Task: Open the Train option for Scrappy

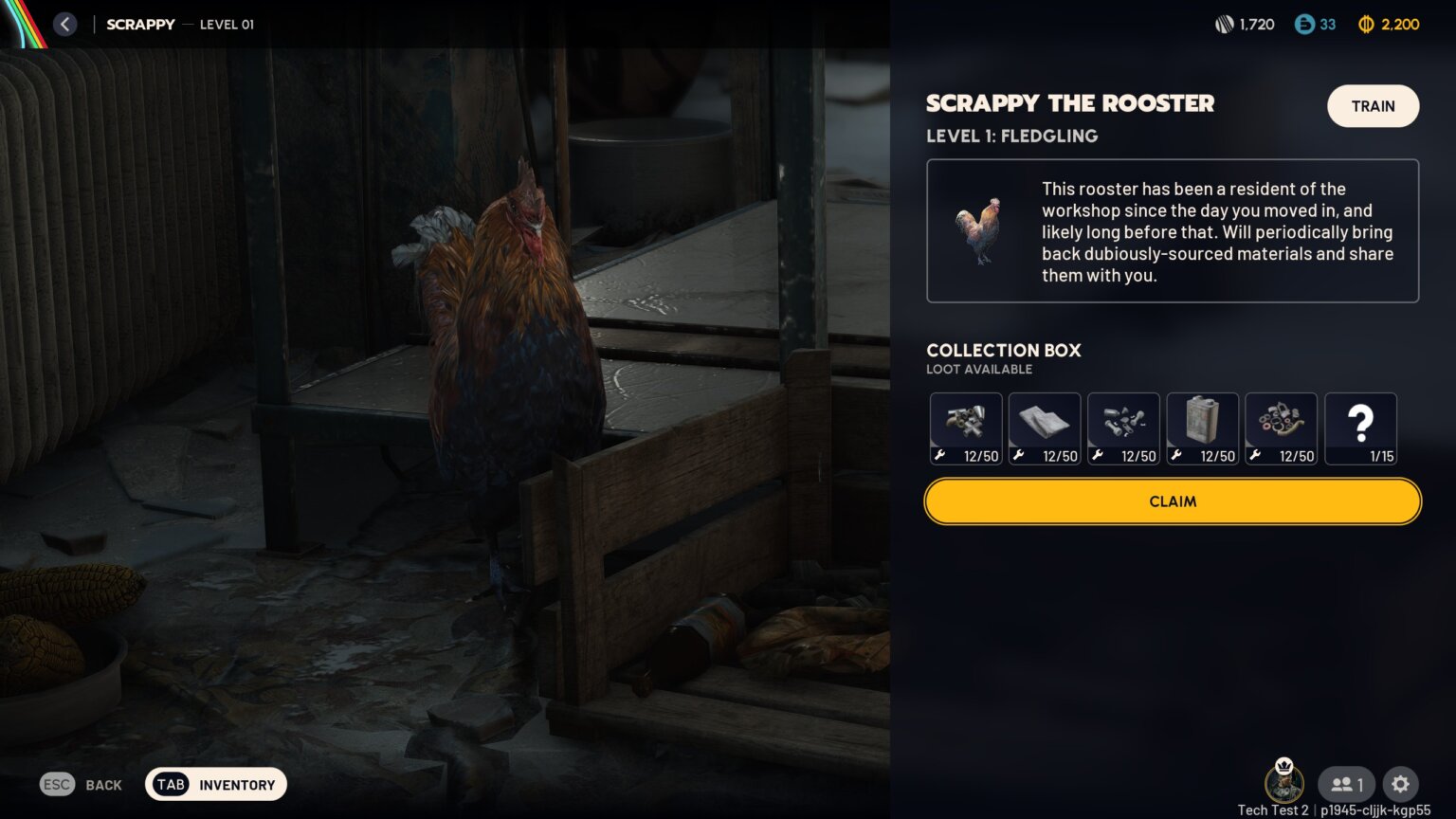Action: pyautogui.click(x=1373, y=106)
